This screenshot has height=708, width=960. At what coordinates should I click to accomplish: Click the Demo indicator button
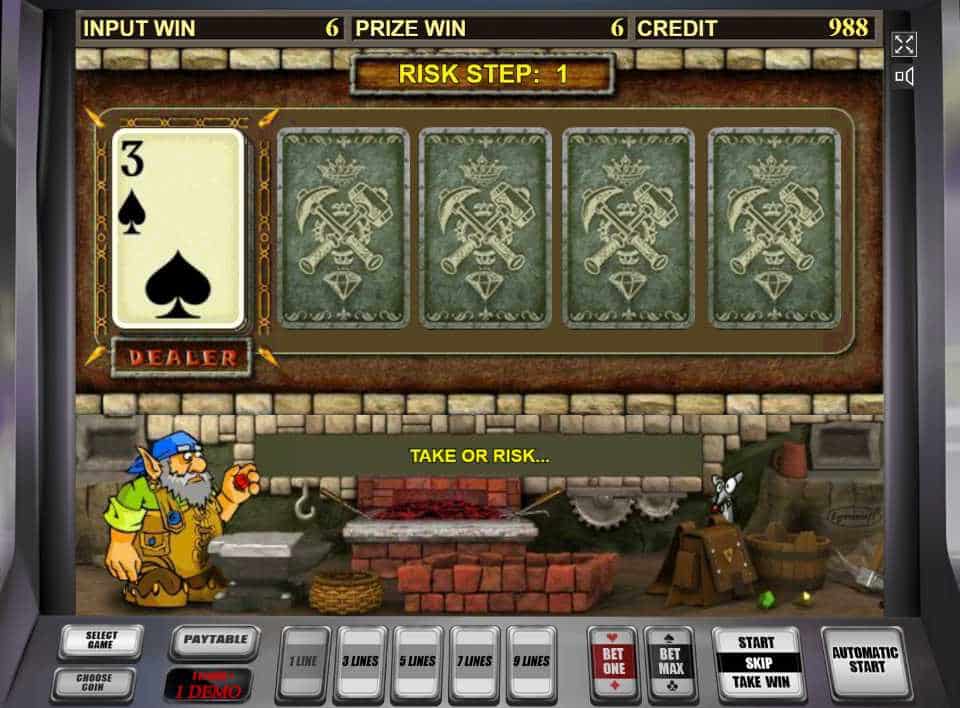(x=208, y=684)
